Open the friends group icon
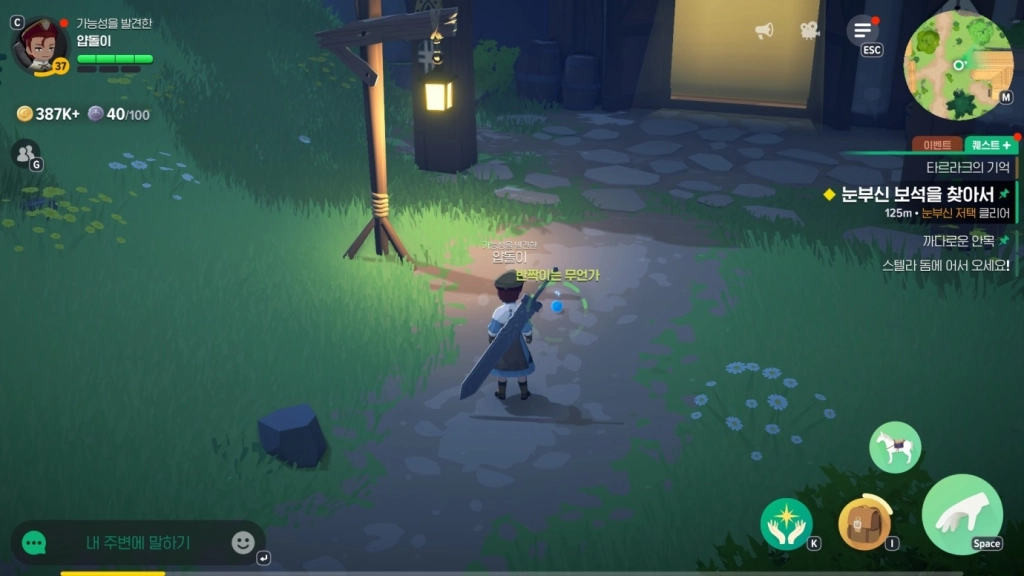Viewport: 1024px width, 576px height. (x=24, y=153)
